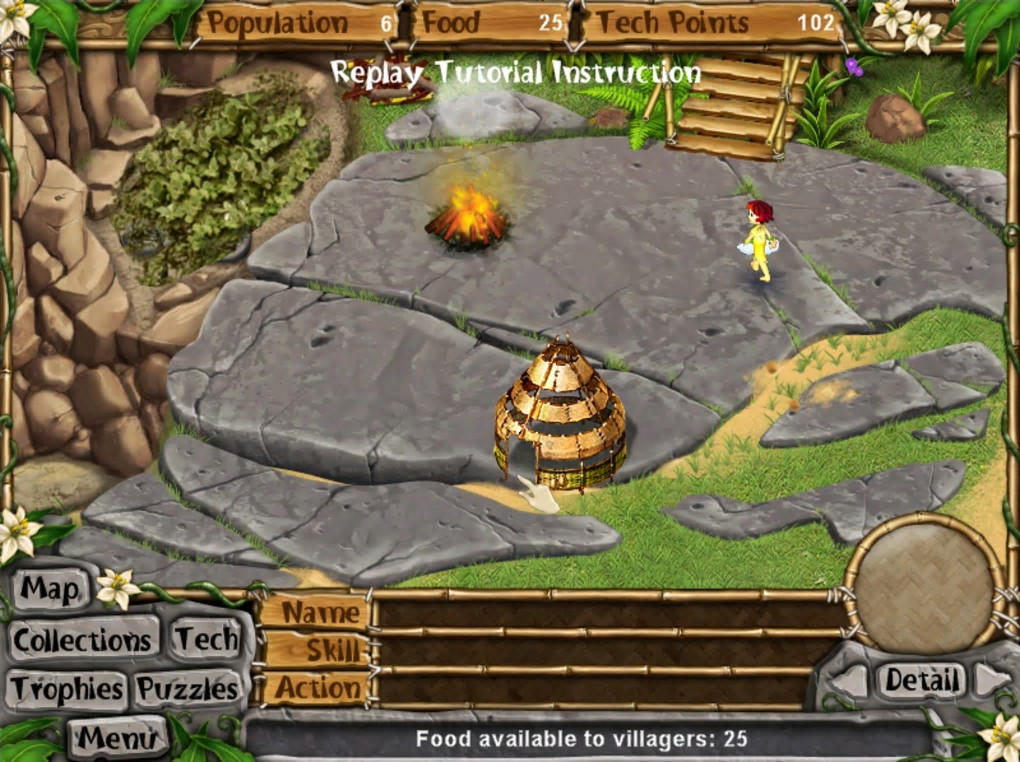This screenshot has width=1020, height=762.
Task: Open the game Menu
Action: (x=117, y=738)
